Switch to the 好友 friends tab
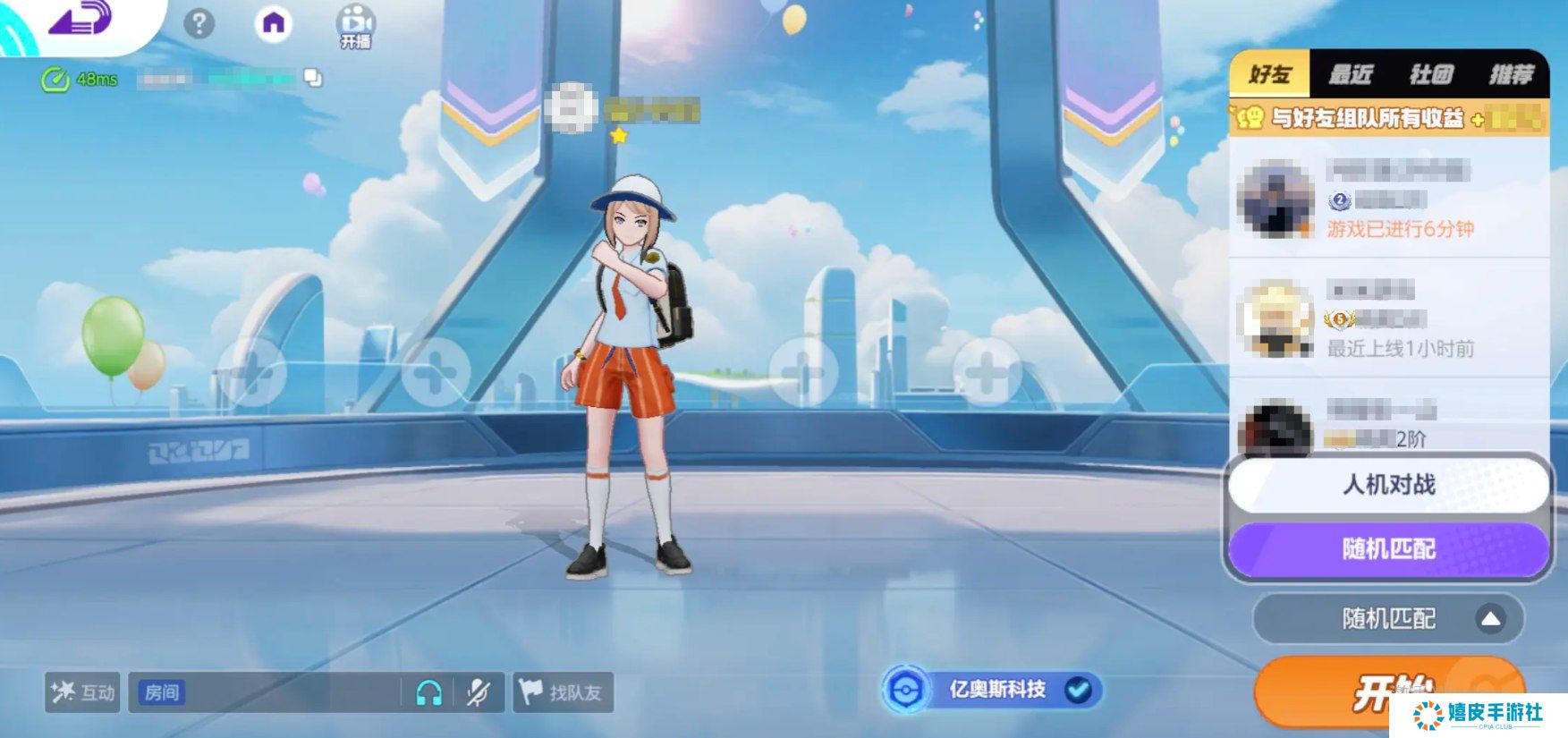The width and height of the screenshot is (1568, 738). [x=1269, y=73]
